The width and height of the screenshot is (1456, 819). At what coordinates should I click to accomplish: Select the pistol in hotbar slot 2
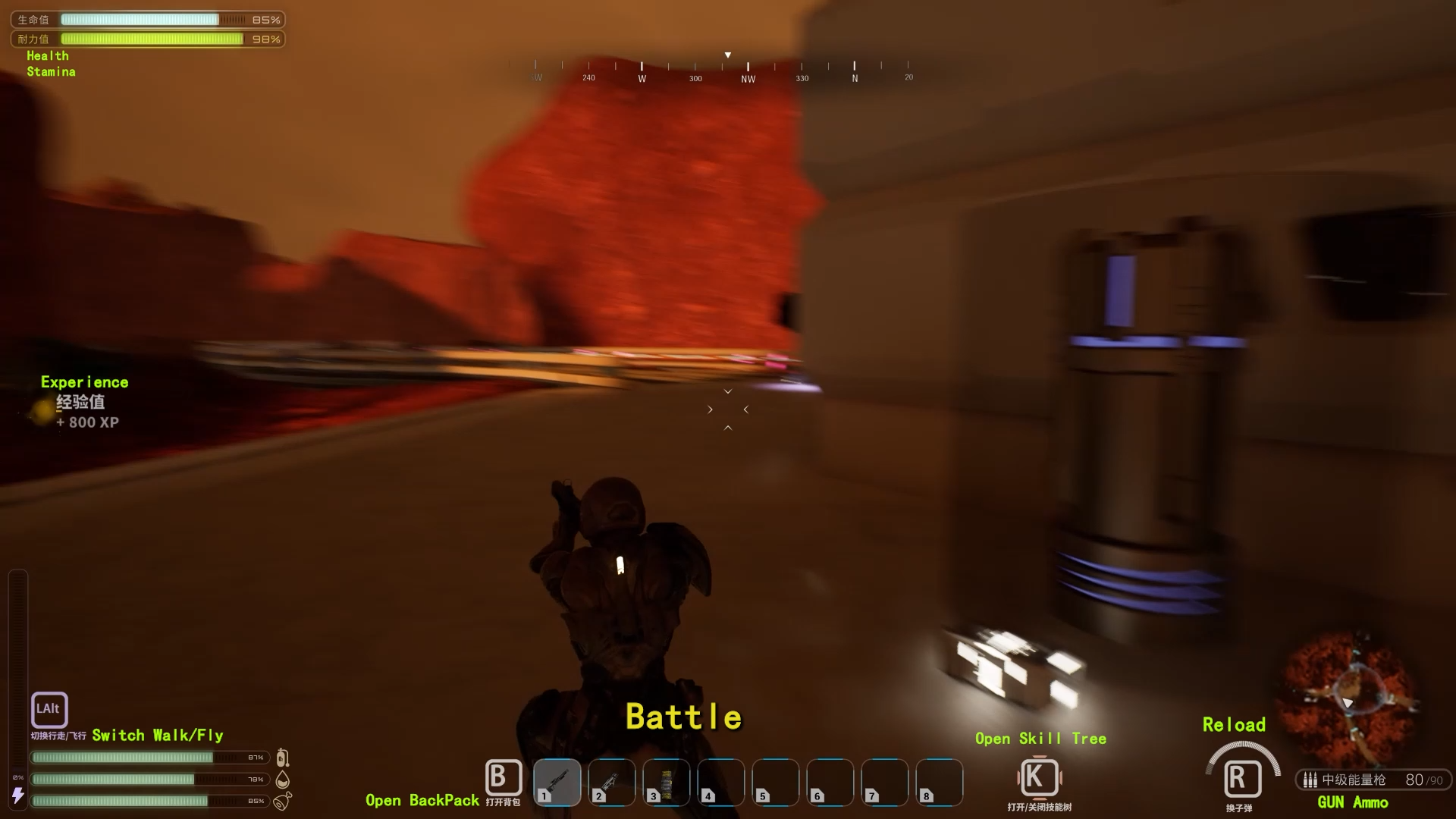(612, 783)
